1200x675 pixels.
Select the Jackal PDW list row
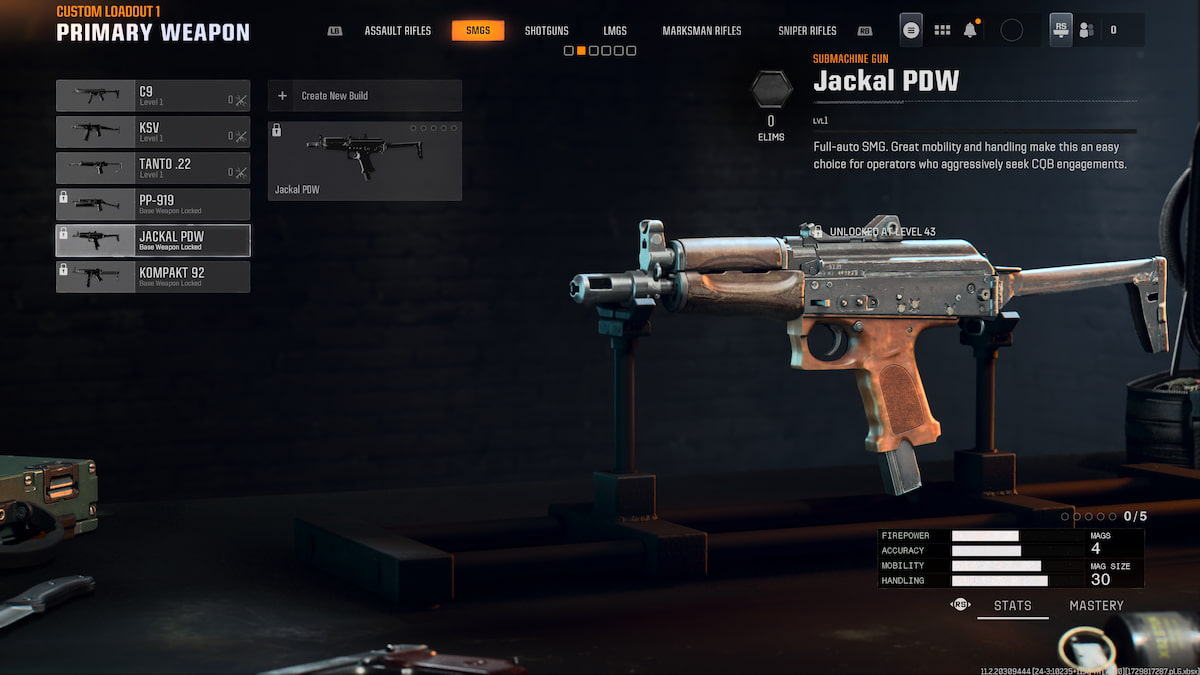[153, 240]
